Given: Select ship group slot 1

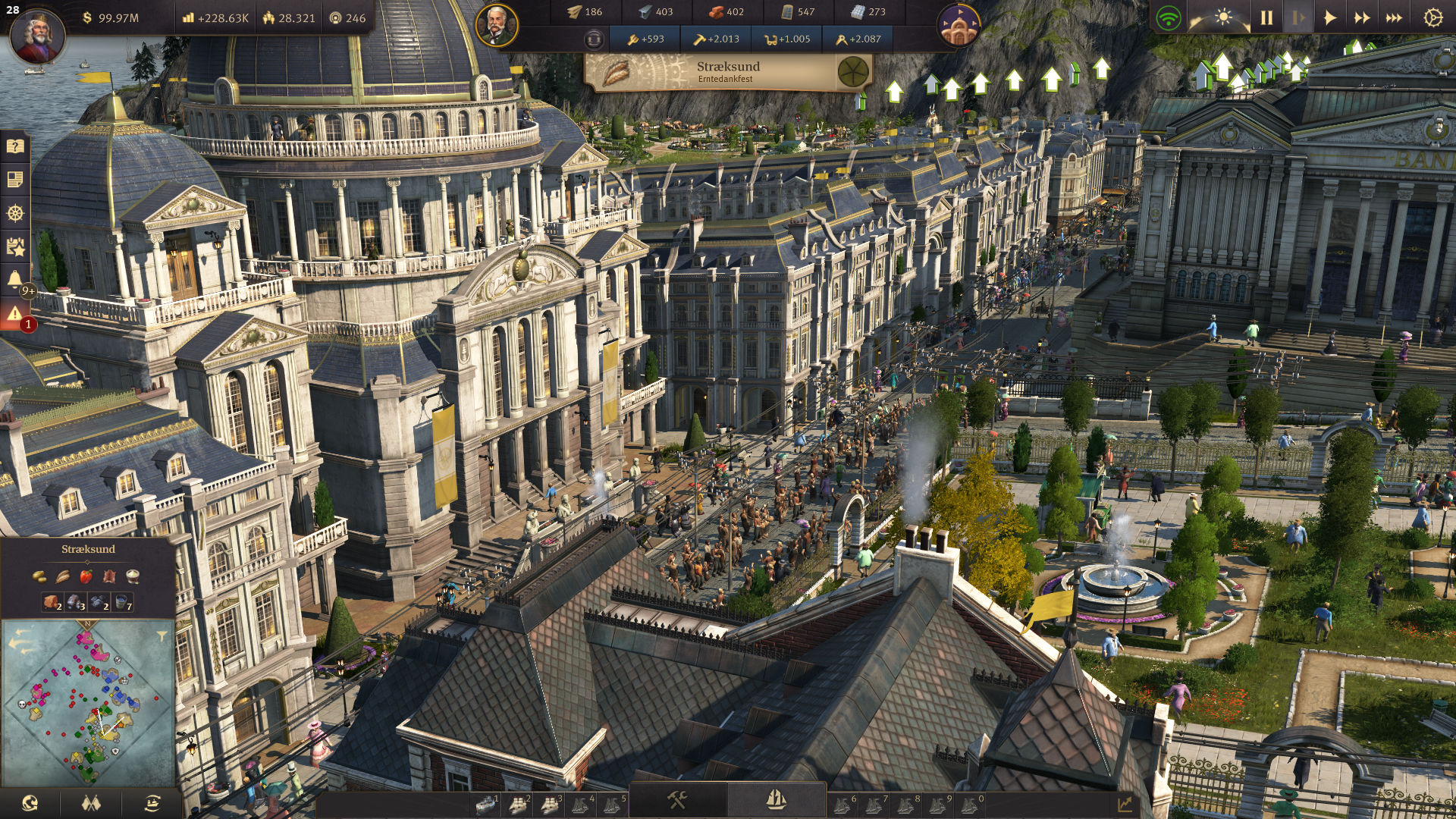Looking at the screenshot, I should click(486, 804).
